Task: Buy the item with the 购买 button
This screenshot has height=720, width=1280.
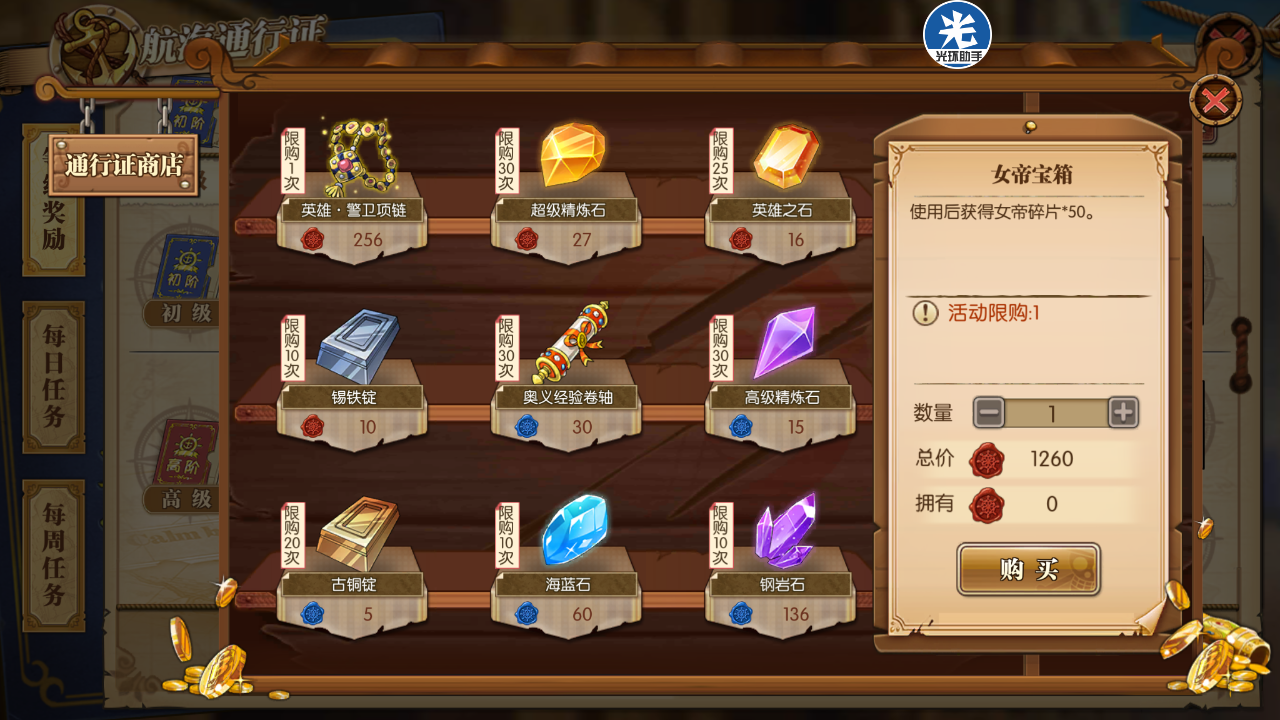Action: (1028, 569)
